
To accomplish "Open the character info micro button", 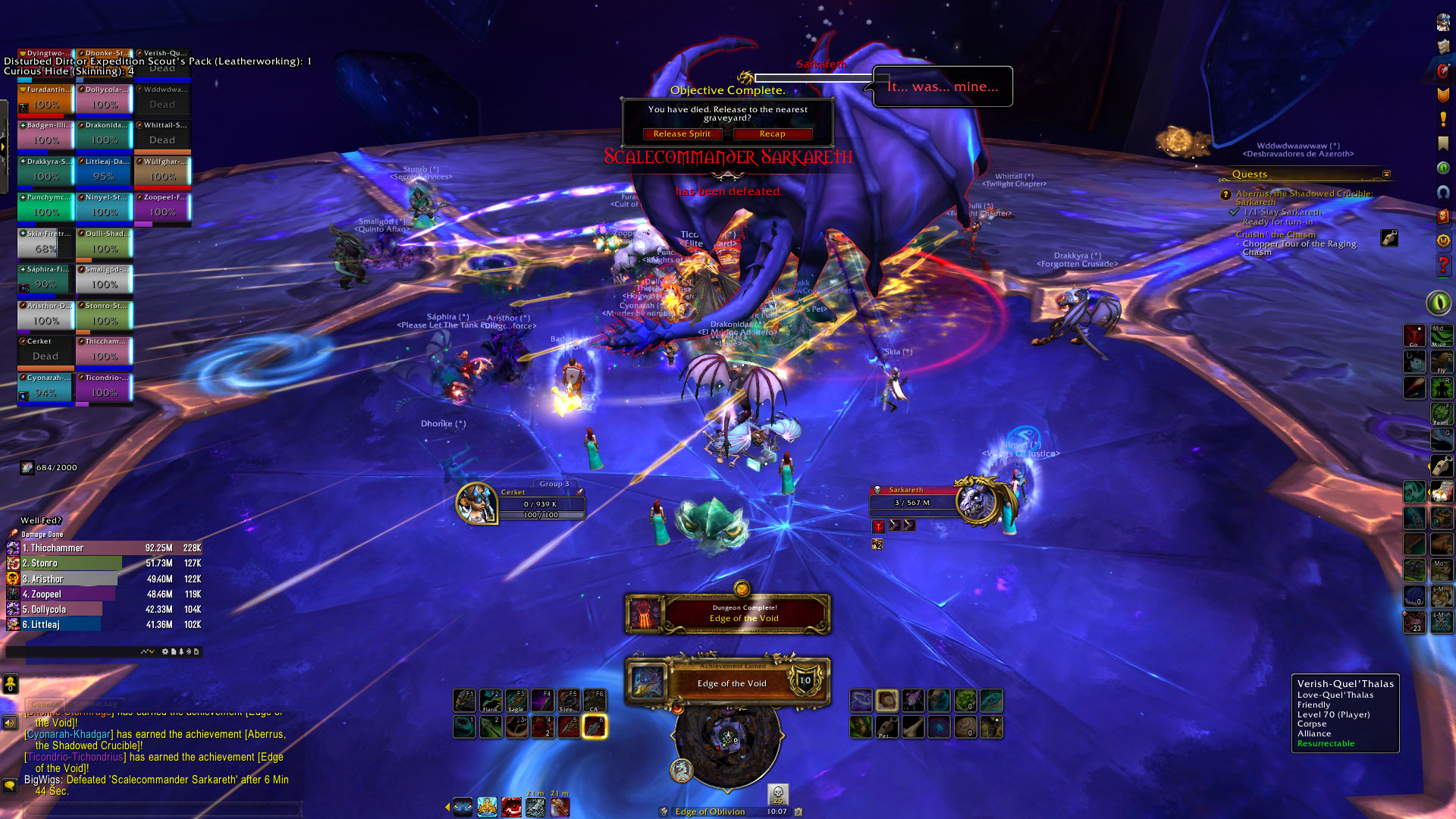I will coord(1443,23).
